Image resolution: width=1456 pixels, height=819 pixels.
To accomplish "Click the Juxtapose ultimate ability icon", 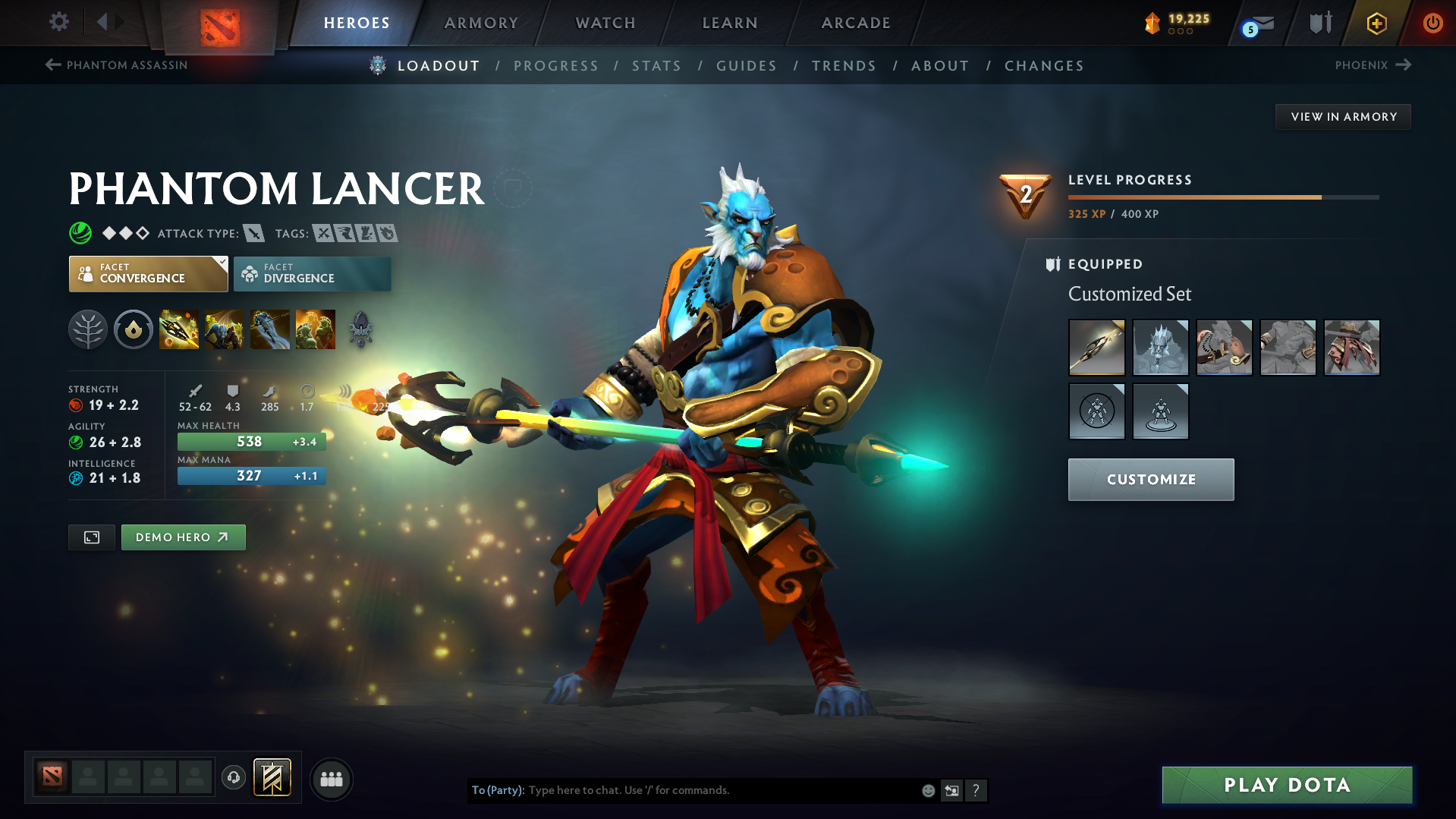I will tap(316, 329).
